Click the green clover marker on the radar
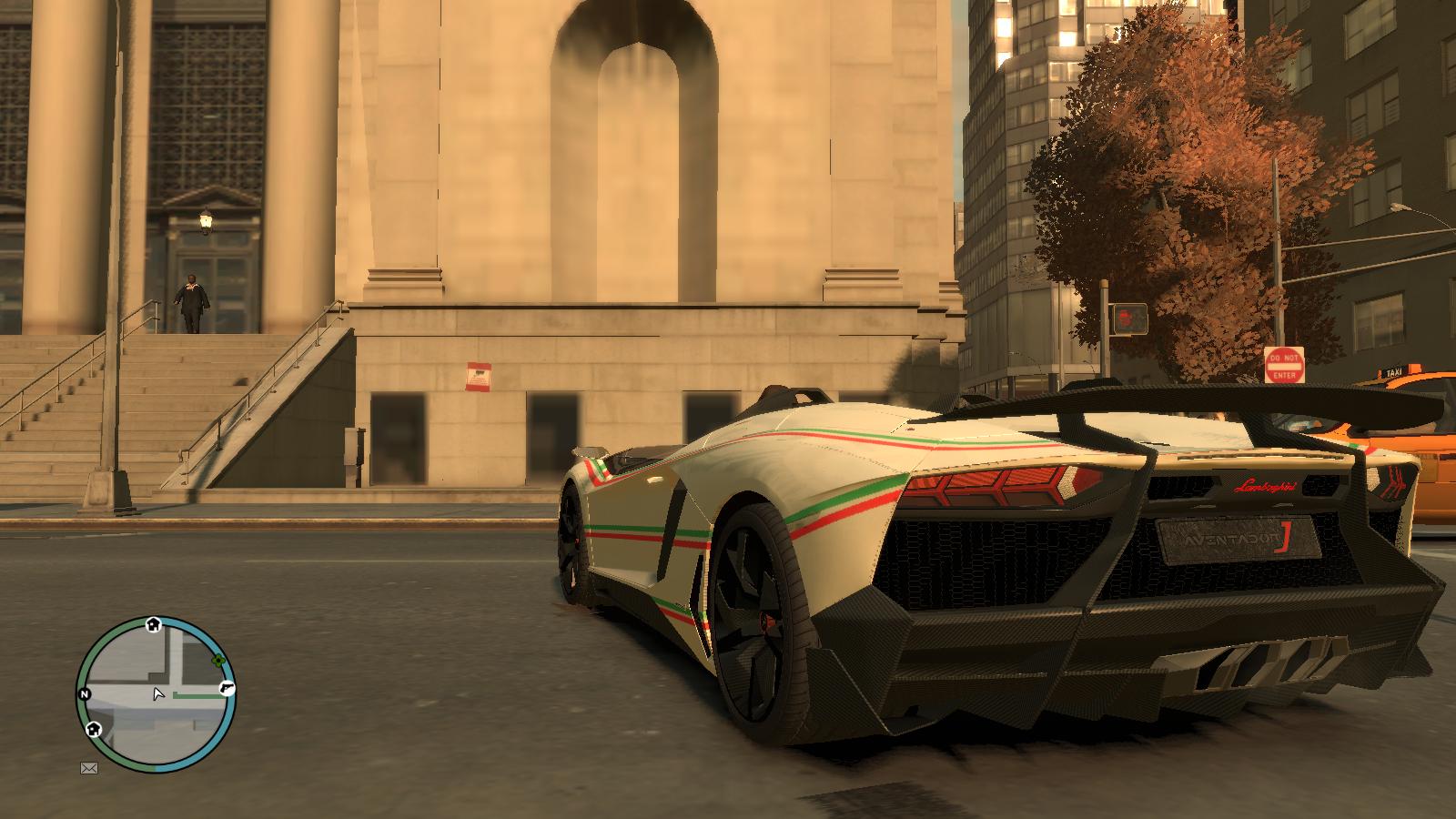Viewport: 1456px width, 819px height. point(217,661)
